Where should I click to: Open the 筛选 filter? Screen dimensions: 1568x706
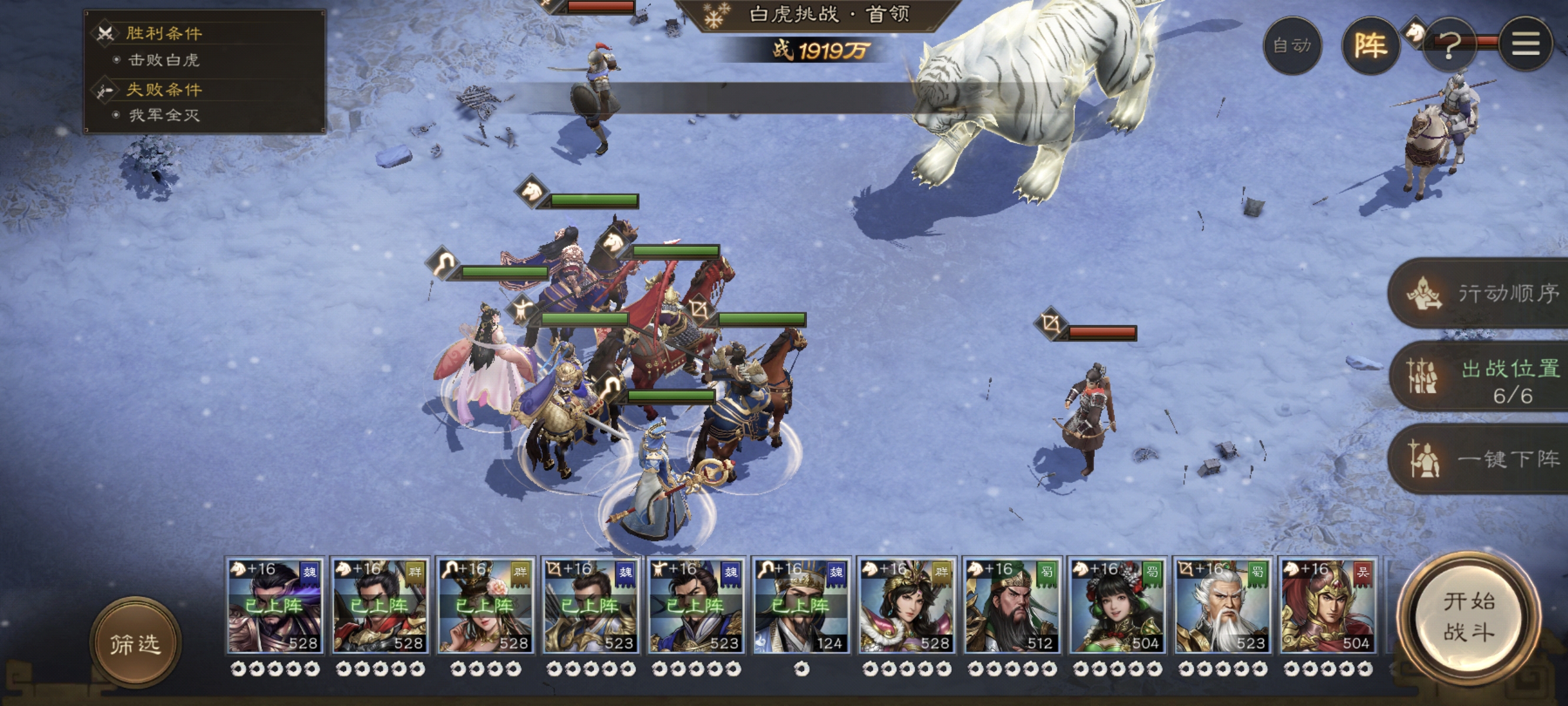tap(135, 642)
